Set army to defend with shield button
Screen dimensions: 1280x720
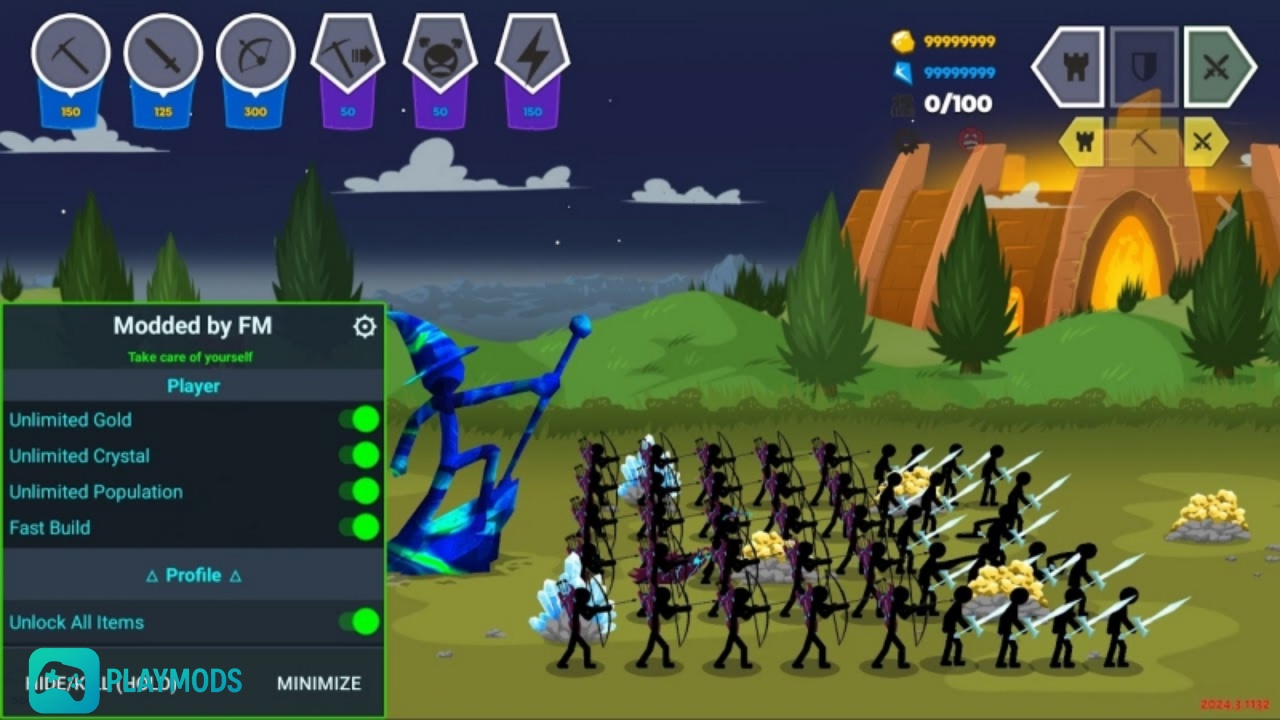[1145, 68]
